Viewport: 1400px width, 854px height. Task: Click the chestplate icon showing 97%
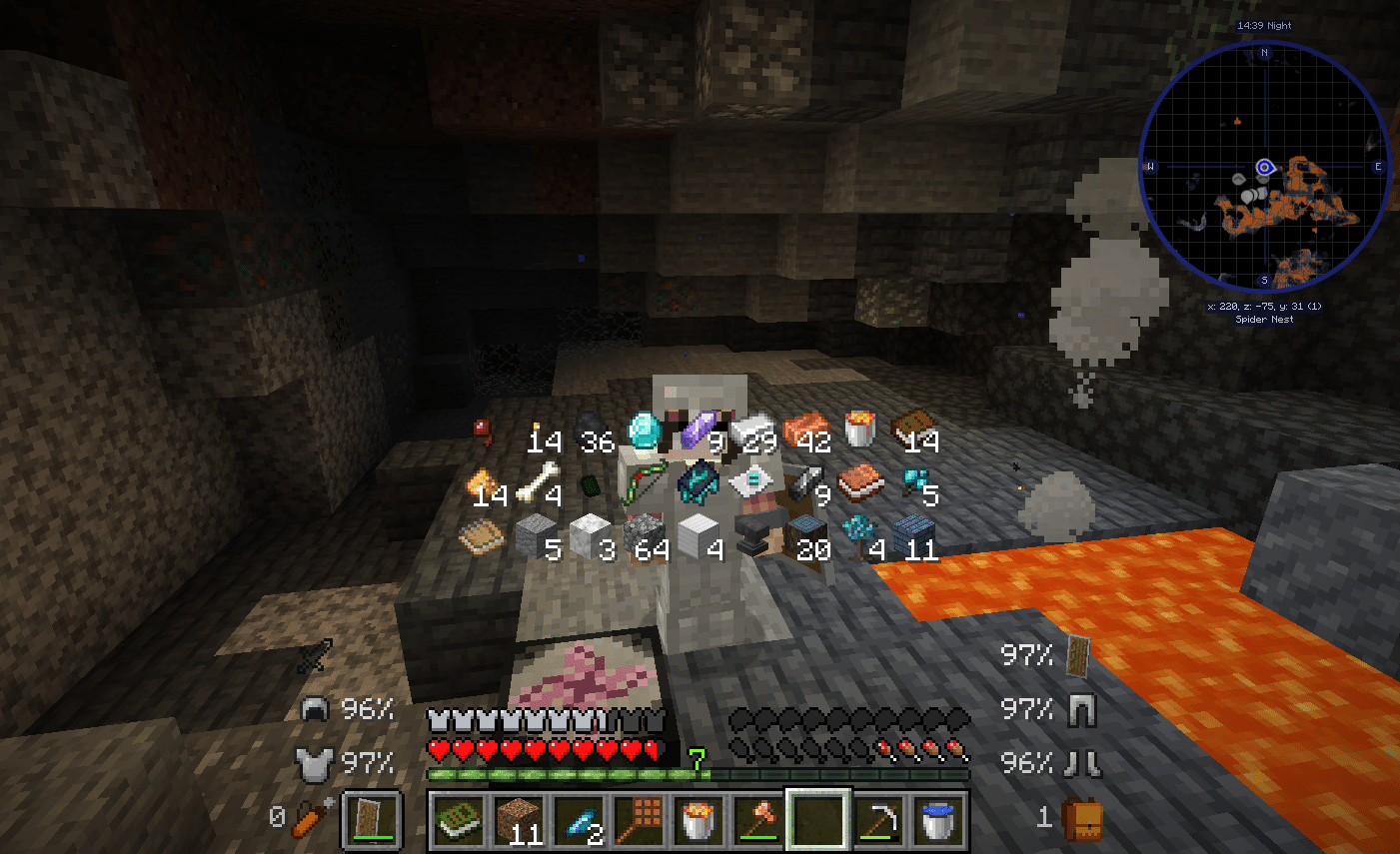[317, 765]
